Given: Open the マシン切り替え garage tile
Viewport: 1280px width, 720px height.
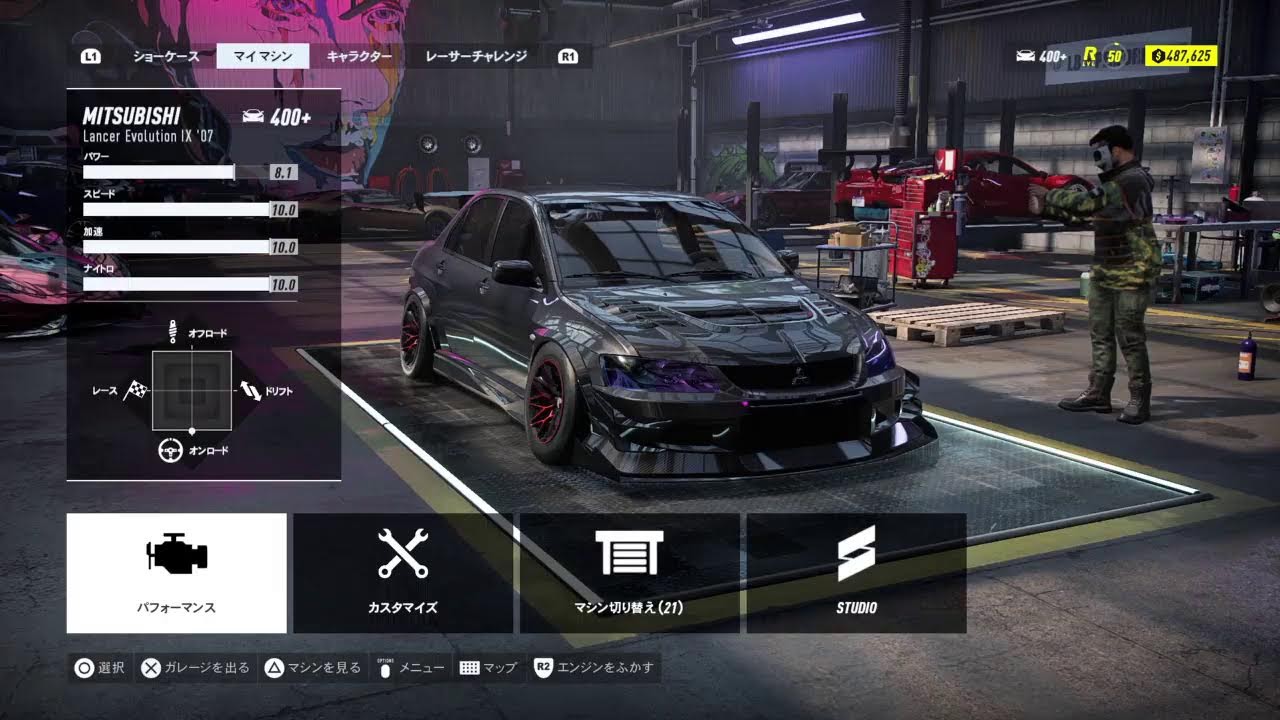Looking at the screenshot, I should [629, 573].
